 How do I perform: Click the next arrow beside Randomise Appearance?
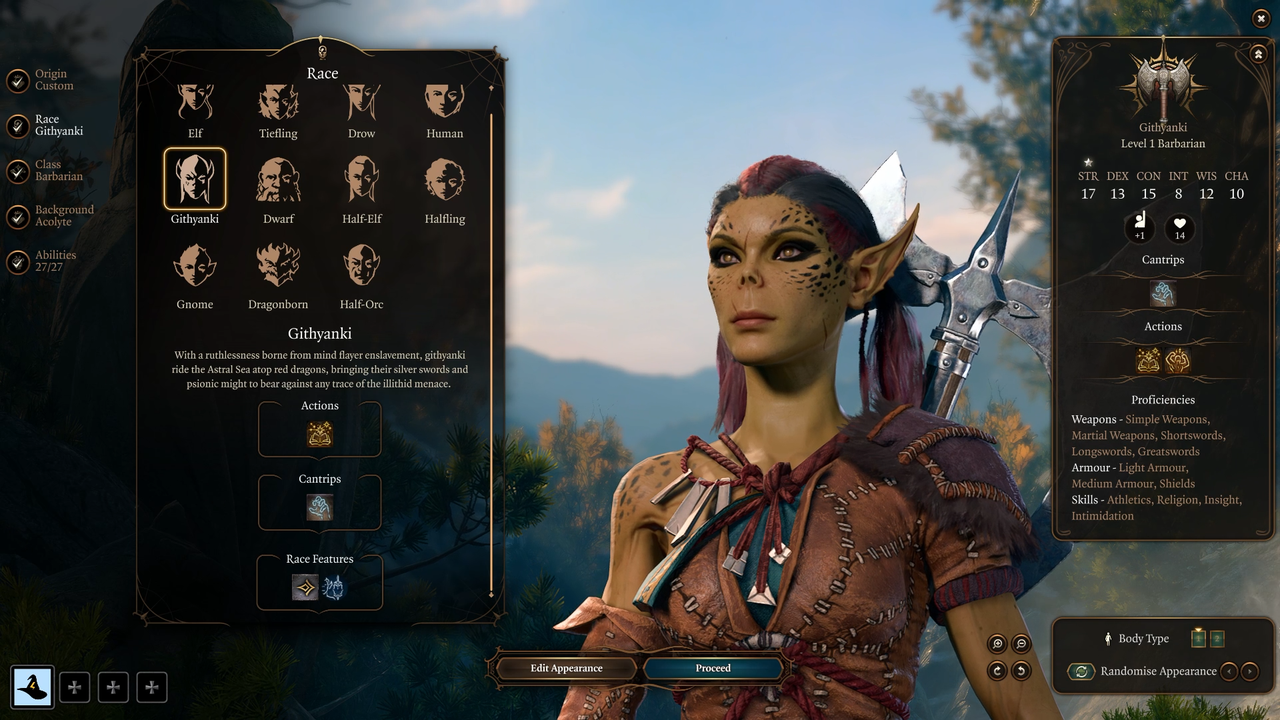[x=1249, y=671]
